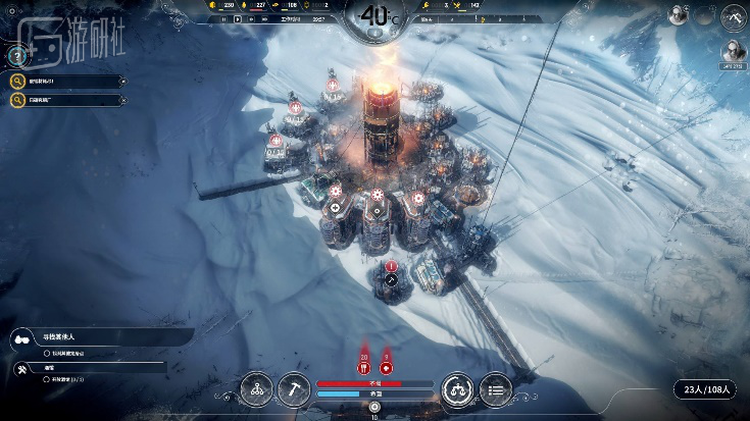Select the first magnifier notification entry

[x=19, y=82]
